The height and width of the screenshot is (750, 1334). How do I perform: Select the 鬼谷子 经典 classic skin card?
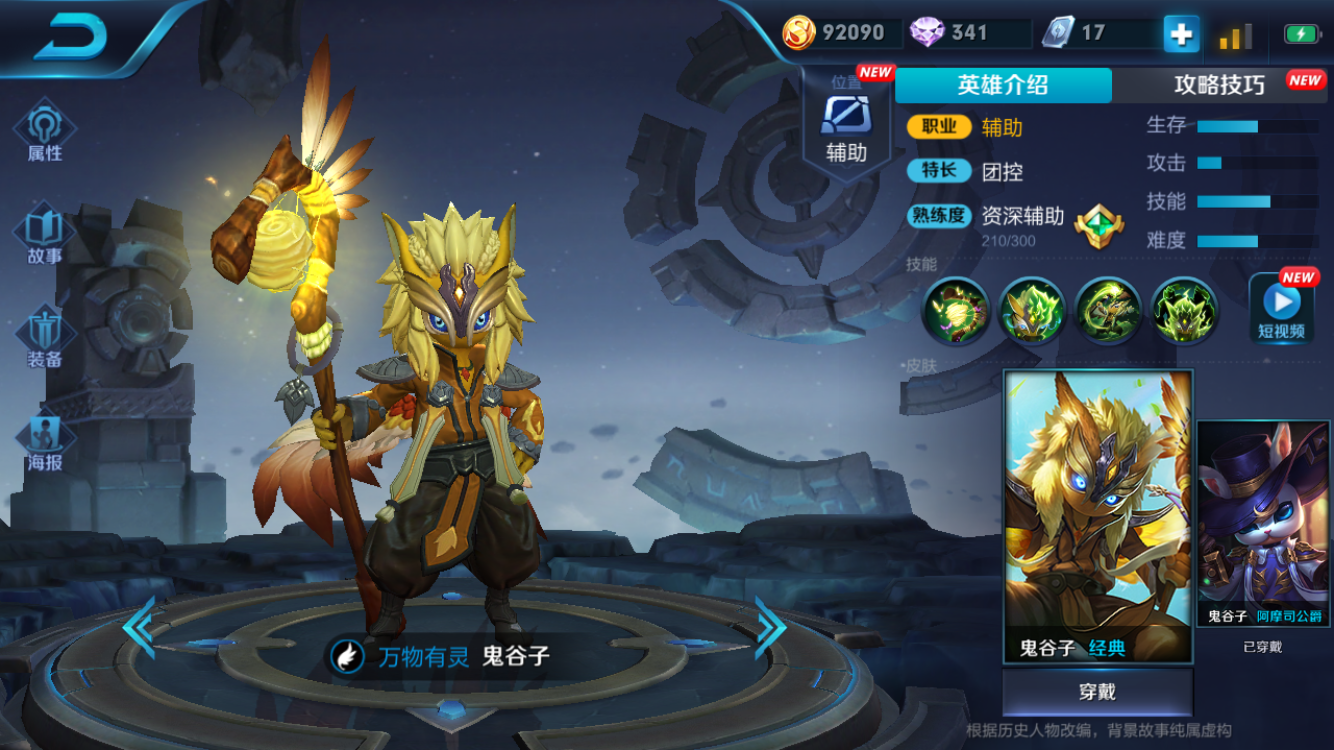1098,515
